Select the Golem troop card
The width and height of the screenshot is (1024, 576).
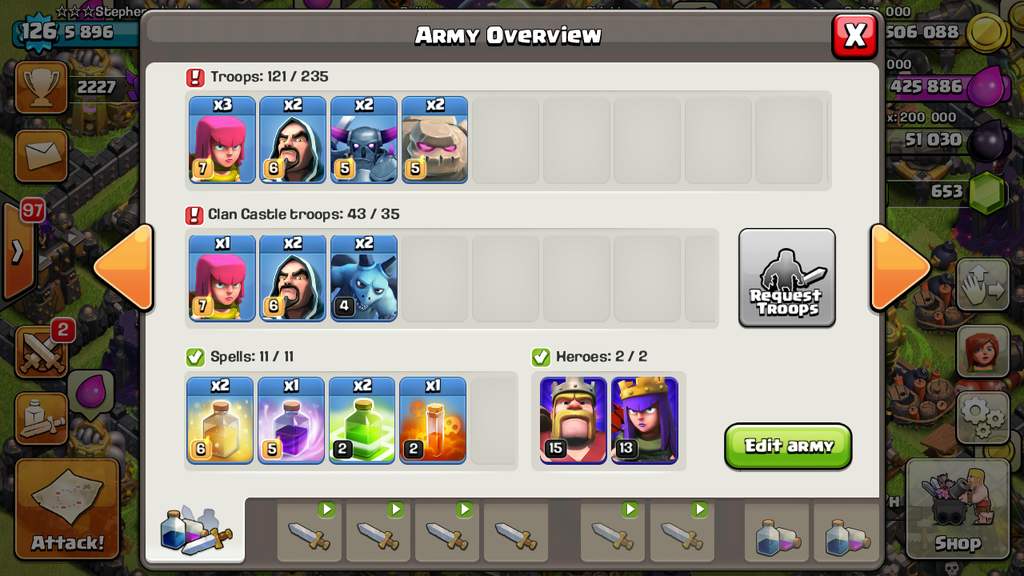pos(435,140)
